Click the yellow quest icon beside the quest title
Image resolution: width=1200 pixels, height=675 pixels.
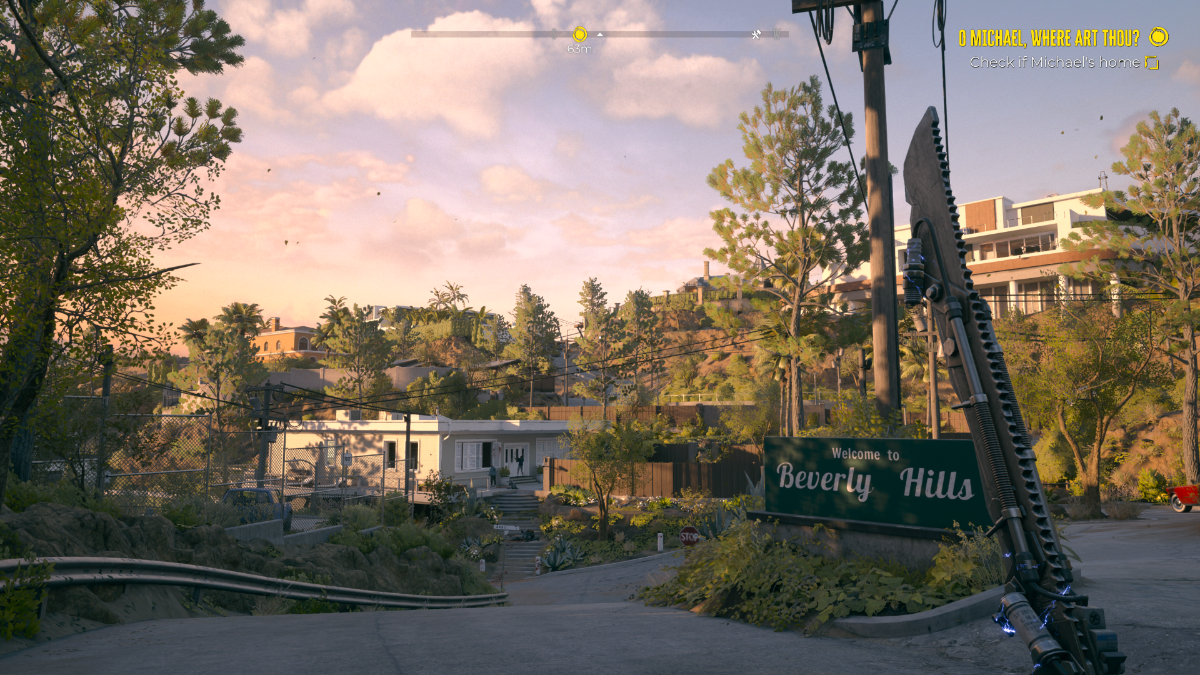tap(1158, 37)
